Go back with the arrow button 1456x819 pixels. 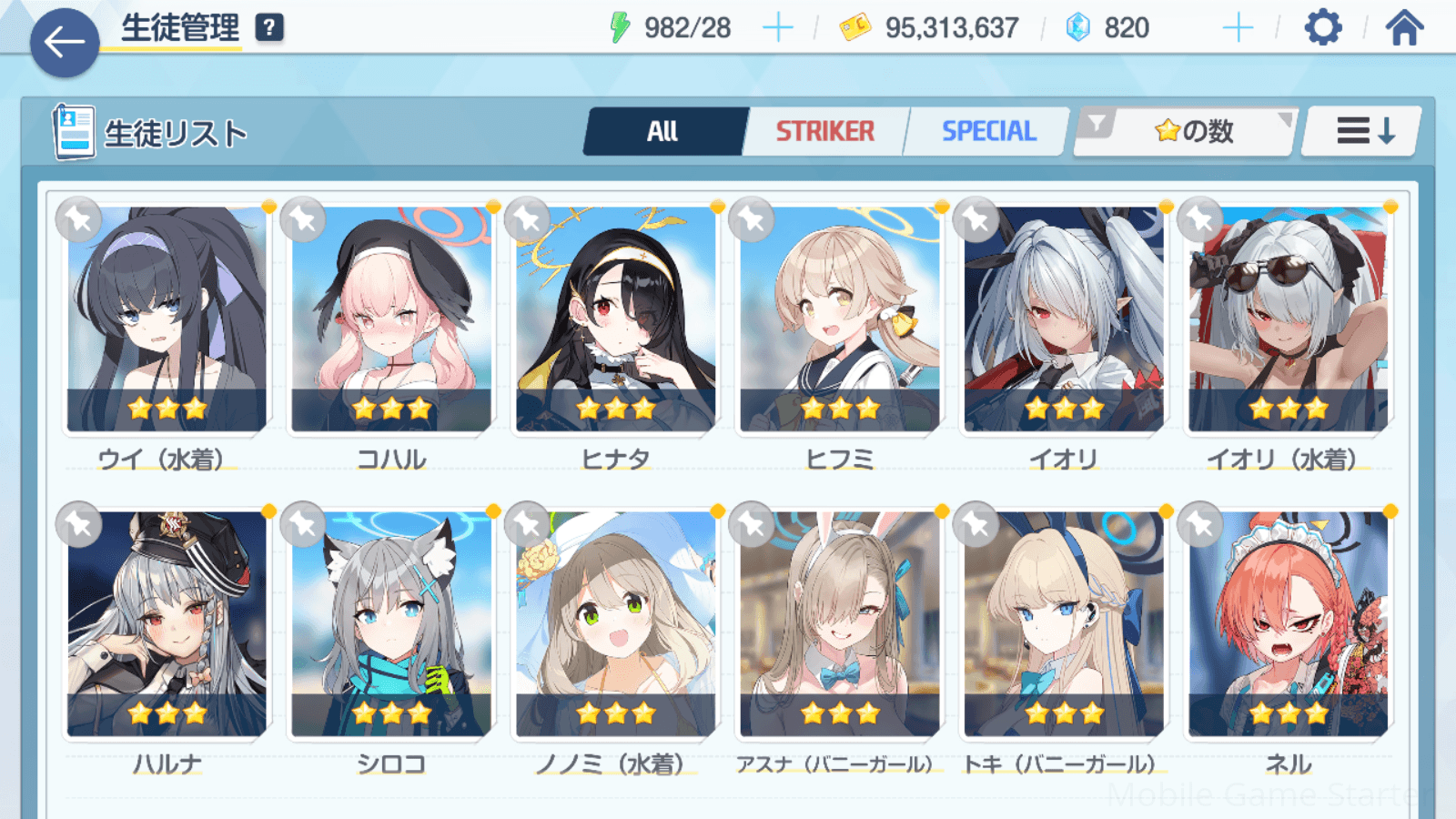coord(65,42)
